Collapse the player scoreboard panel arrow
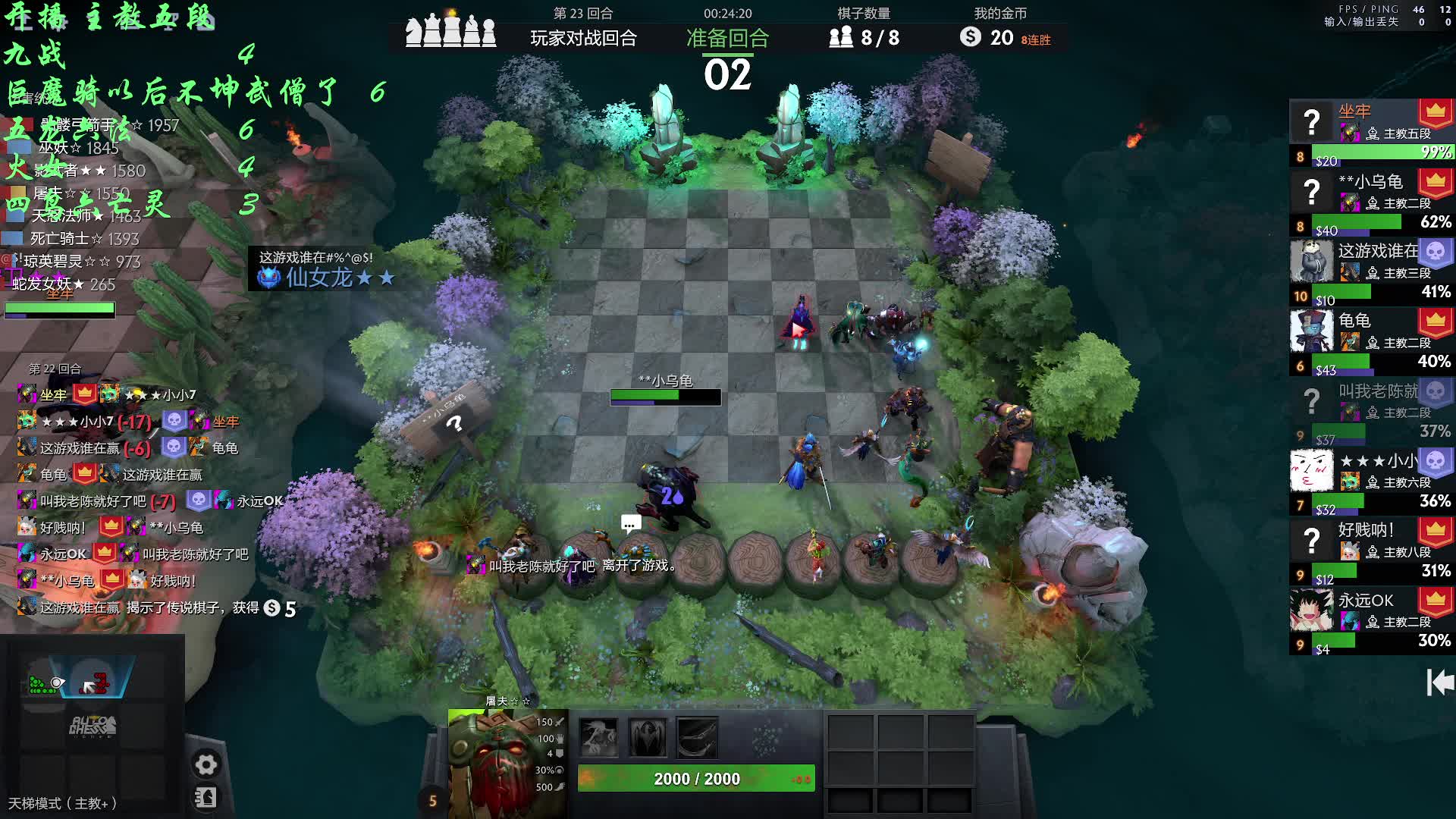This screenshot has height=819, width=1456. (x=1439, y=682)
